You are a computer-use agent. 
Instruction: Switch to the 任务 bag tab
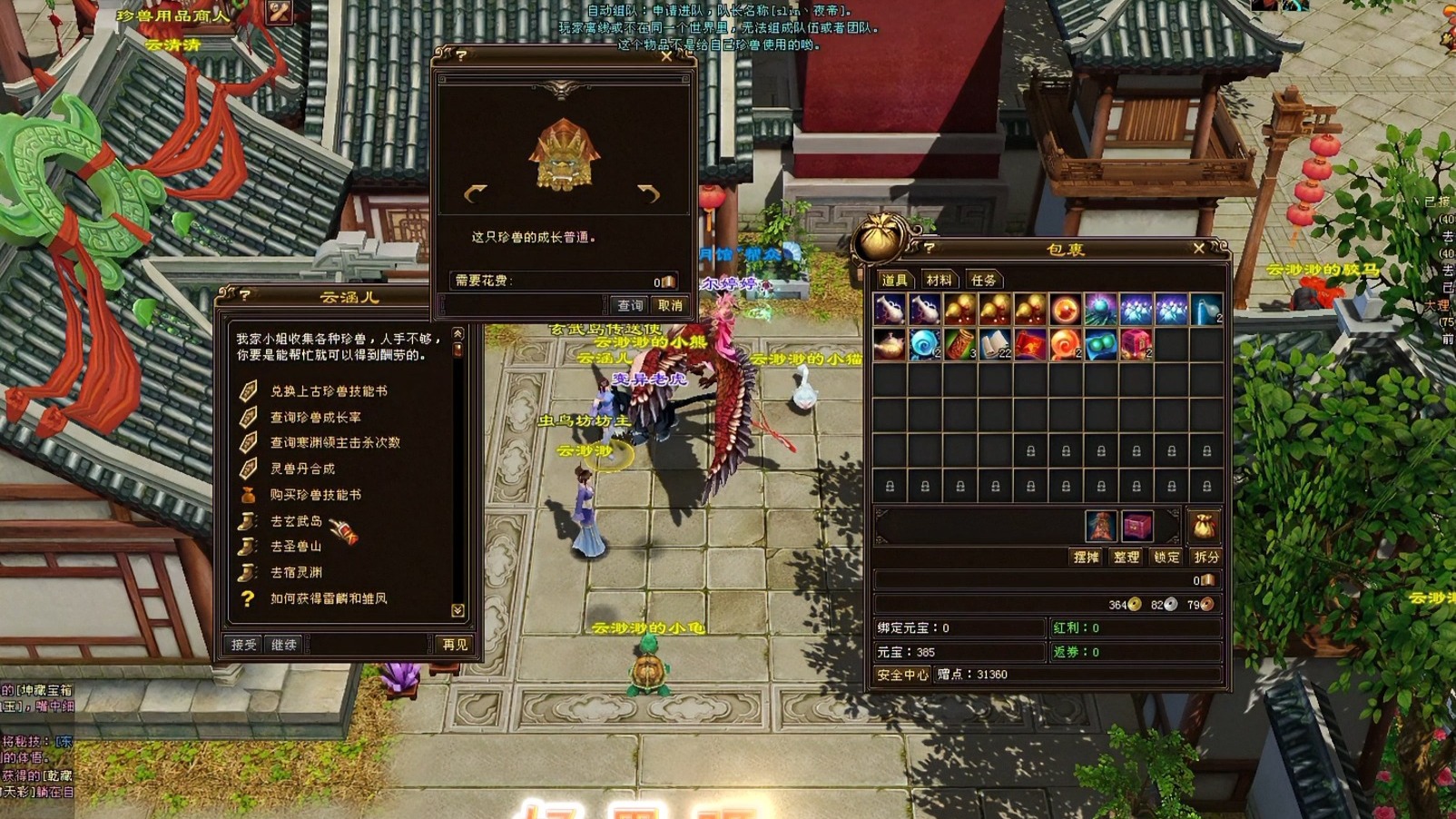coord(983,281)
